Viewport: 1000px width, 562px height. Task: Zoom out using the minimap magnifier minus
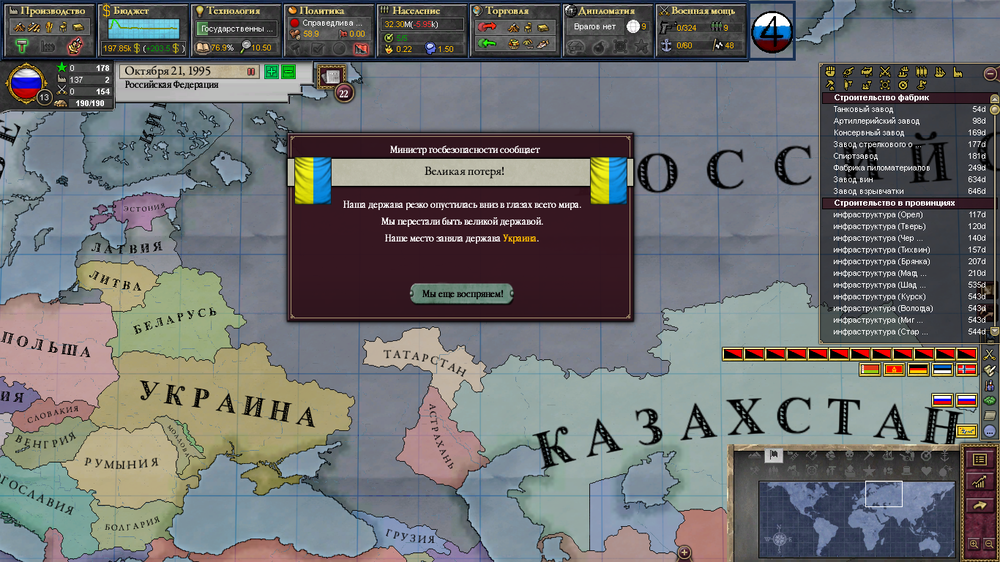989,544
